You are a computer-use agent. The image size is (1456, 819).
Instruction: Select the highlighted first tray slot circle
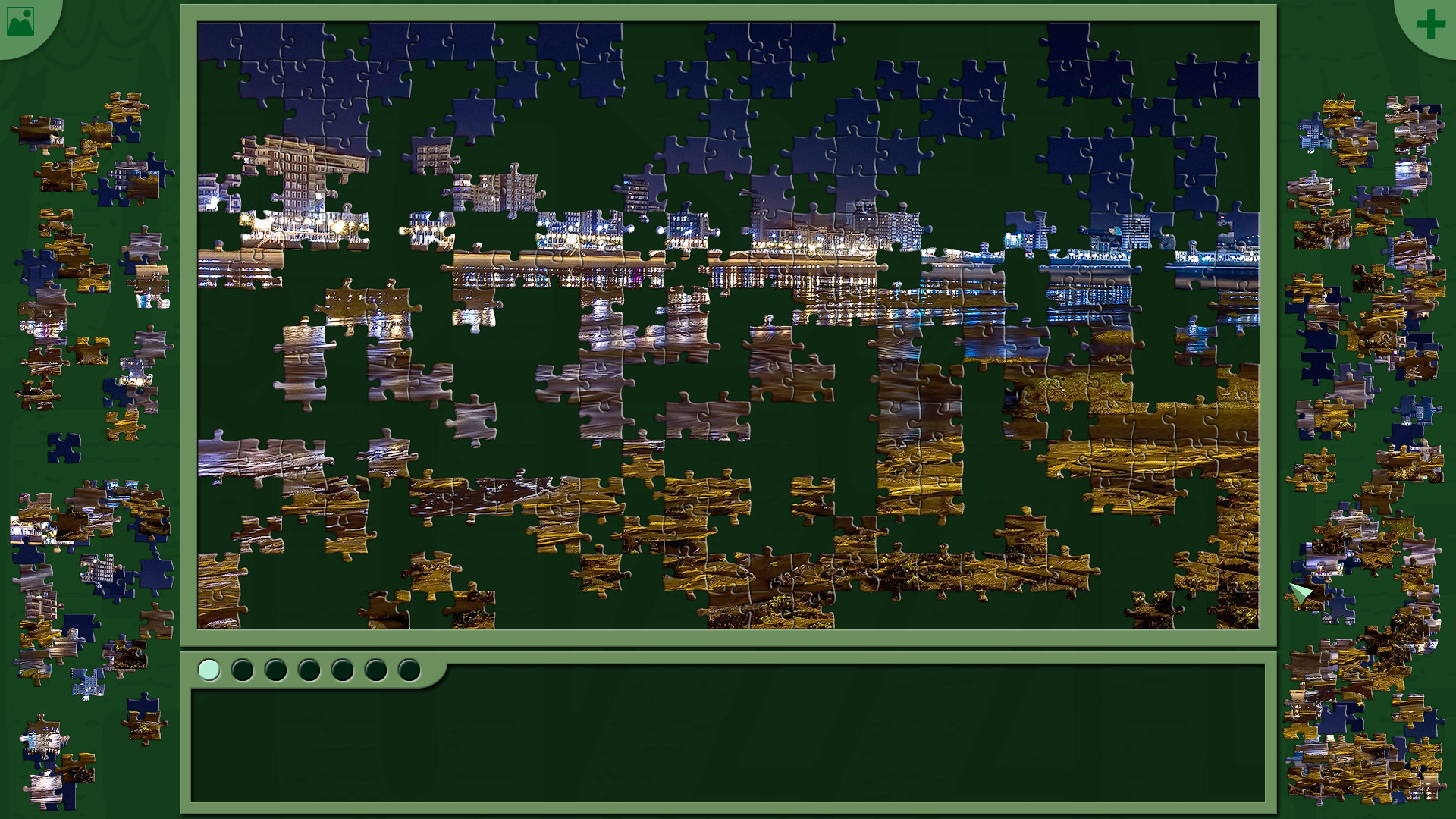[209, 670]
